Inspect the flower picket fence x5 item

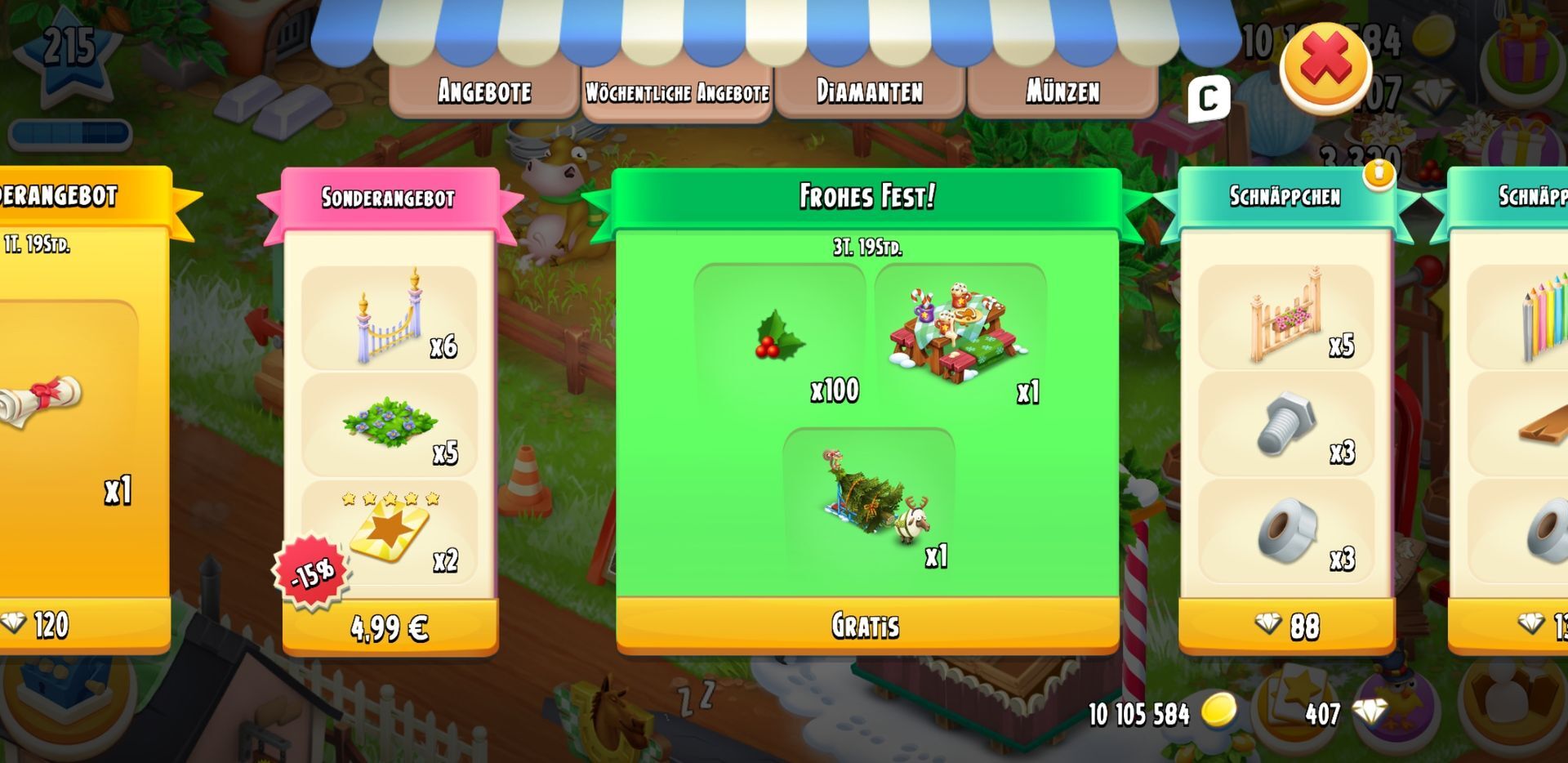click(1285, 316)
